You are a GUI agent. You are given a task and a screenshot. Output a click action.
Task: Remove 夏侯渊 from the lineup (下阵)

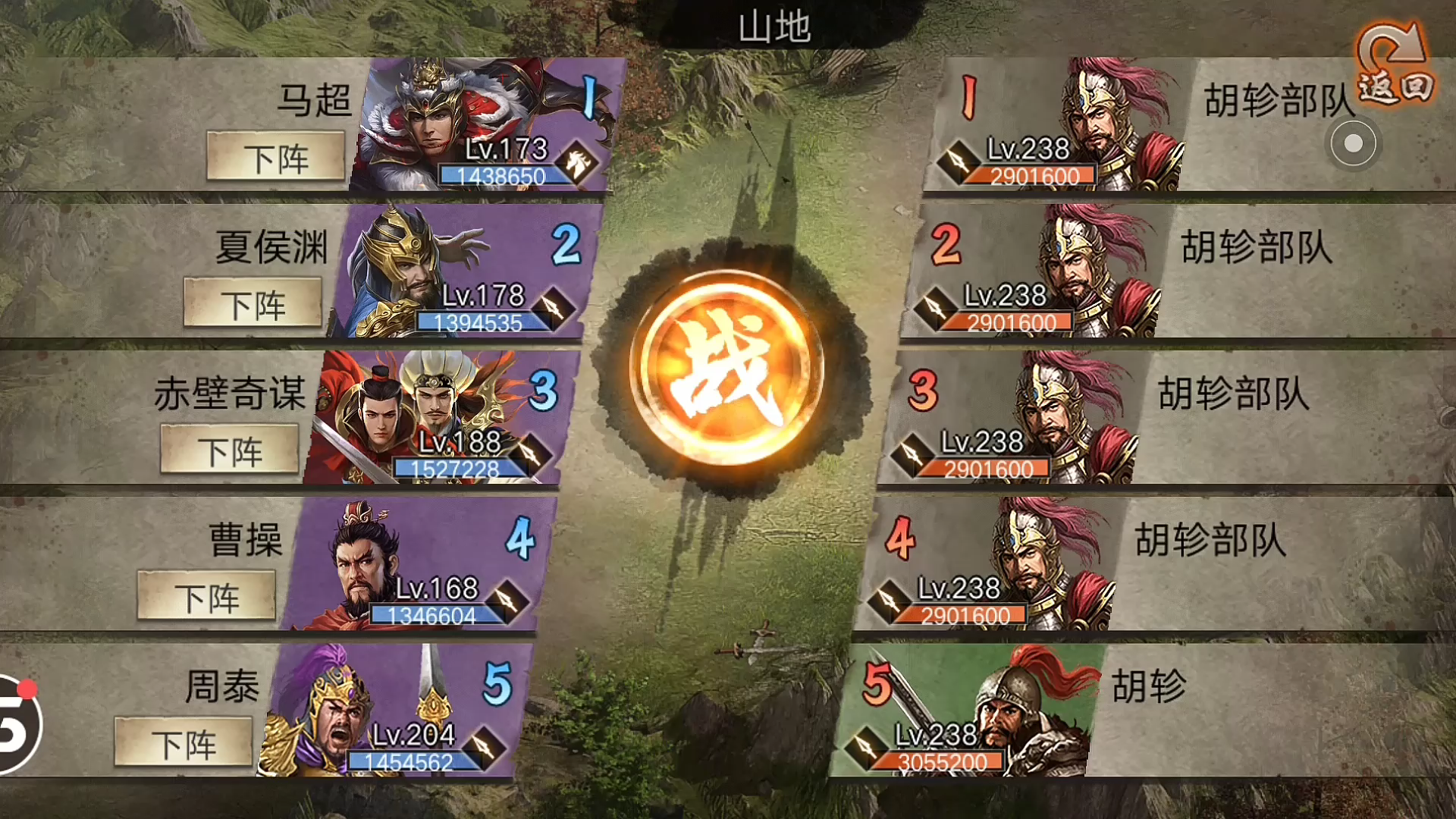pos(253,303)
